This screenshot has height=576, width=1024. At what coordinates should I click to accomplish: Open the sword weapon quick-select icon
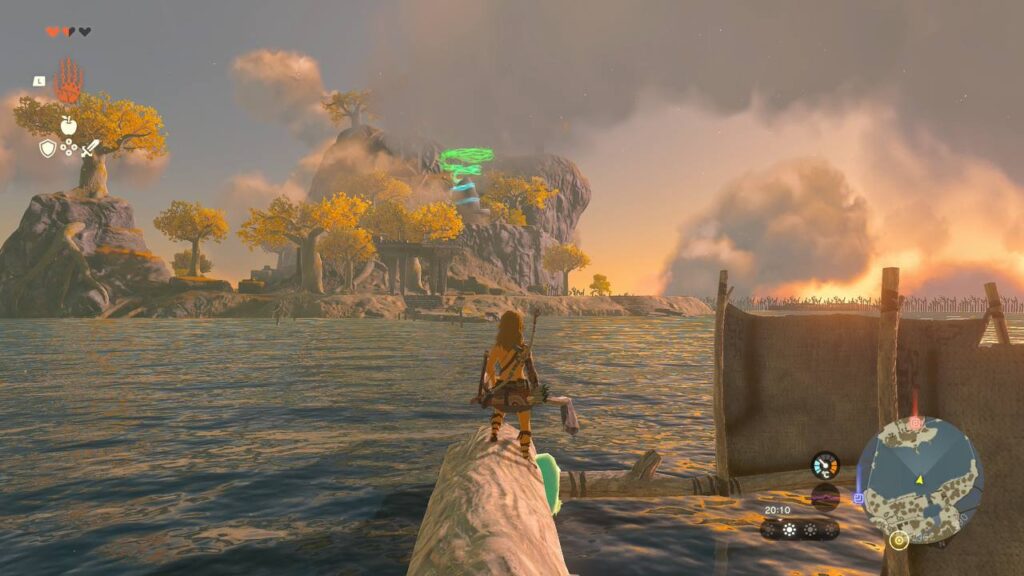(x=90, y=148)
